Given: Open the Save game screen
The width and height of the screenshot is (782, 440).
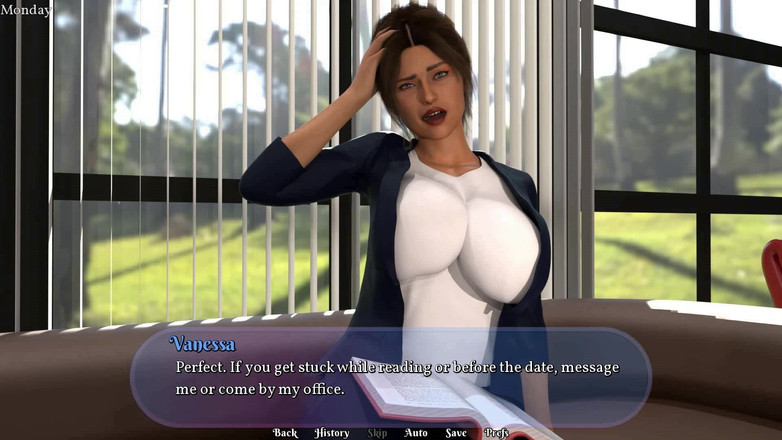Looking at the screenshot, I should tap(456, 433).
